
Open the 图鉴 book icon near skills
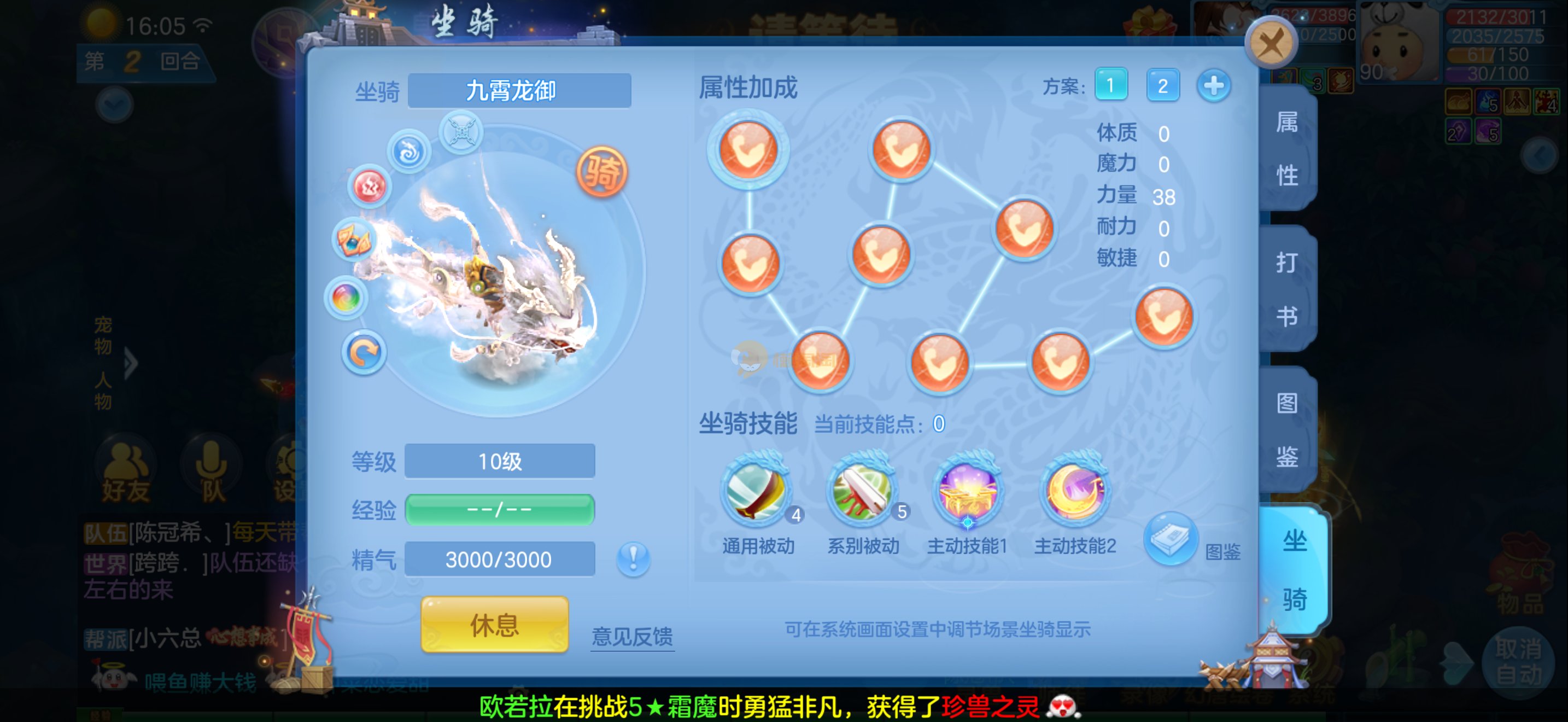(1170, 539)
